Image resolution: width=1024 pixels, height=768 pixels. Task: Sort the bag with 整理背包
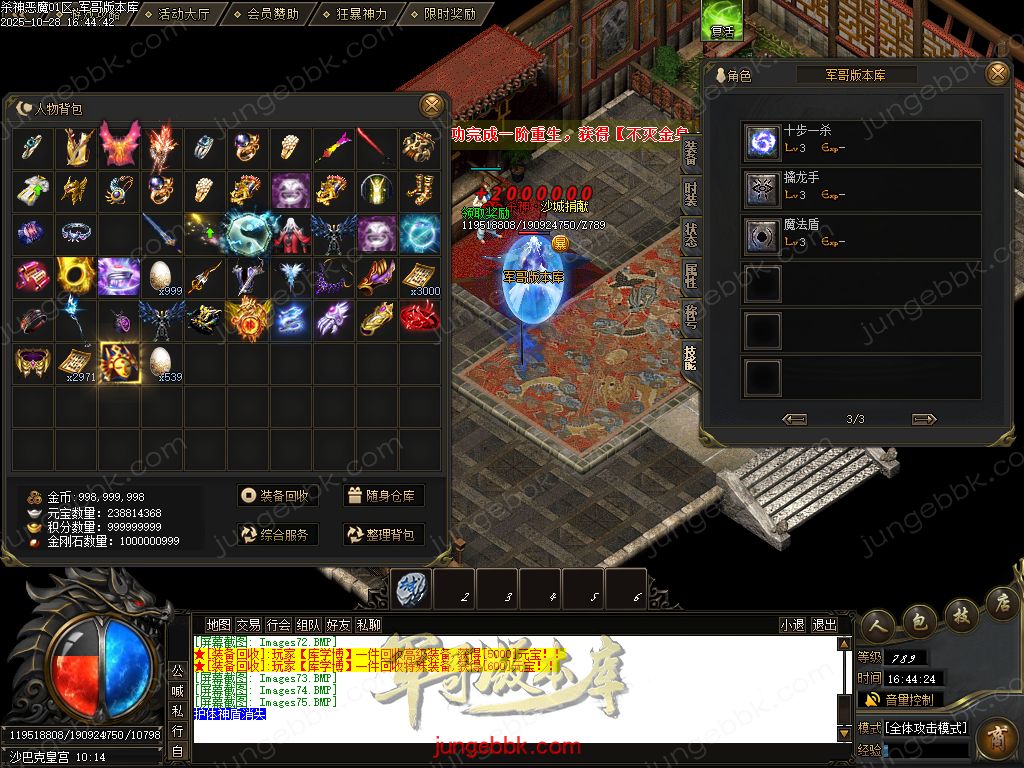click(383, 534)
